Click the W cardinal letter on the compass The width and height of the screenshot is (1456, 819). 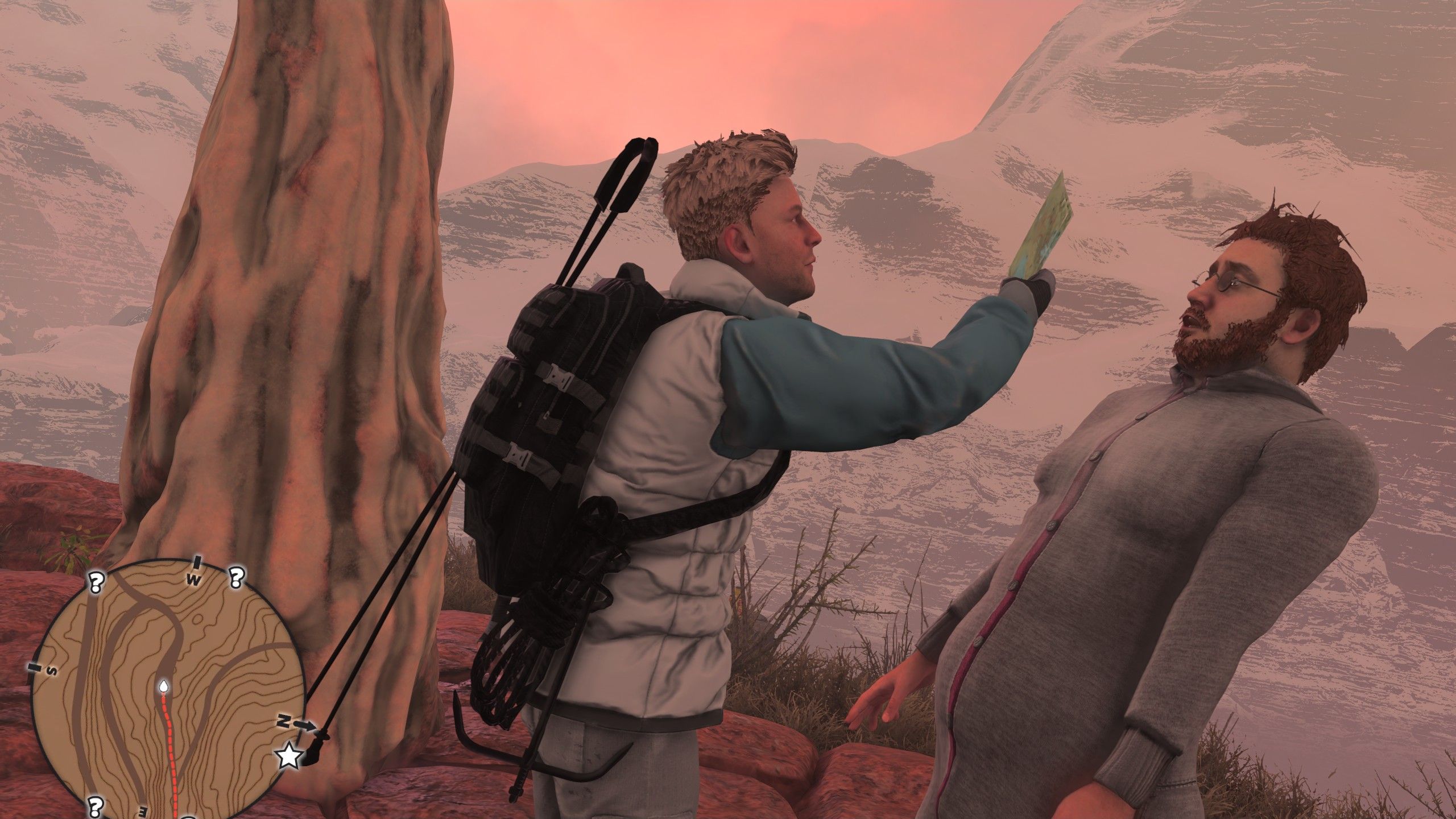point(194,580)
